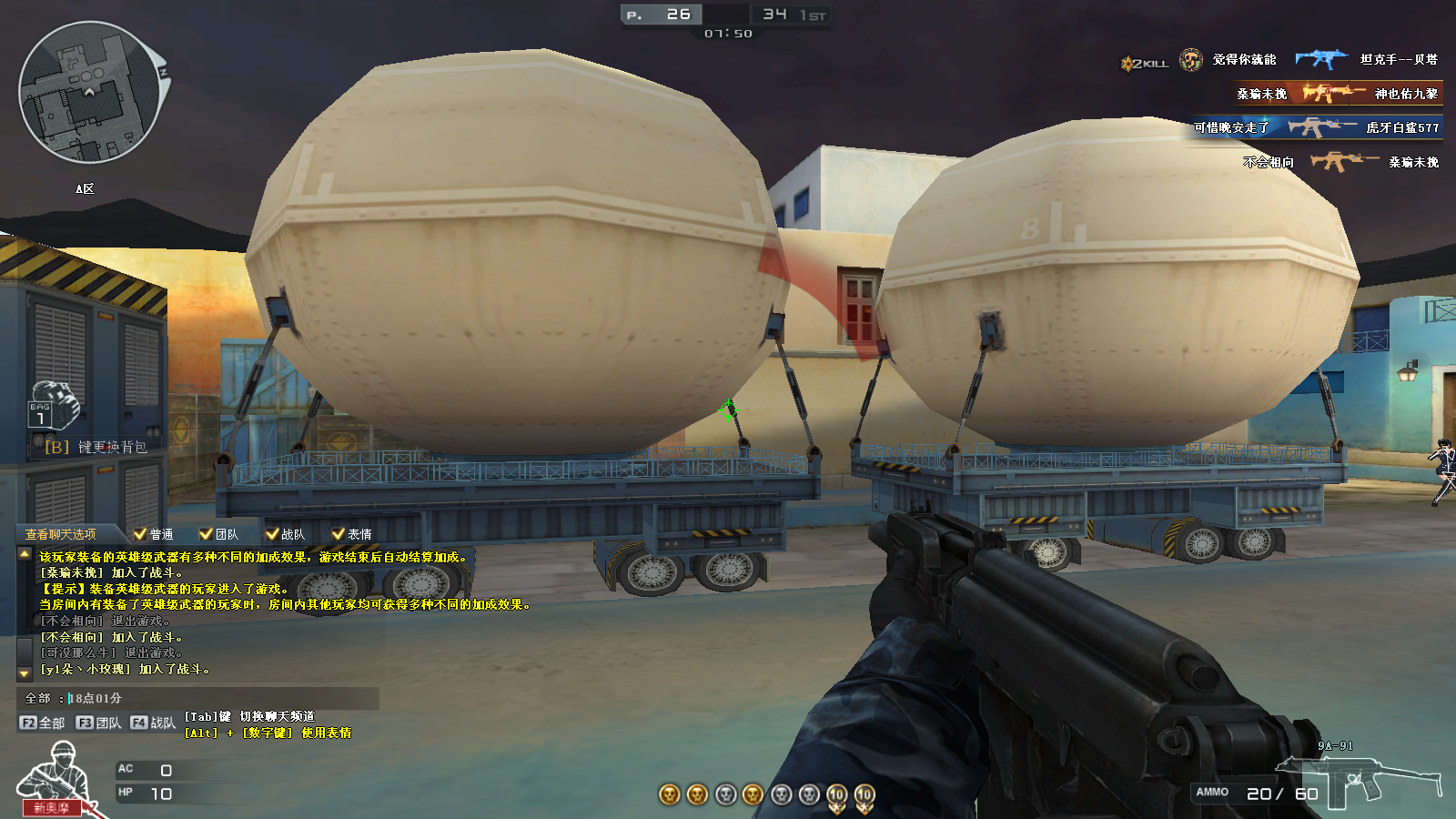Toggle the 团队 chat filter checkbox
This screenshot has height=819, width=1456.
[x=207, y=534]
